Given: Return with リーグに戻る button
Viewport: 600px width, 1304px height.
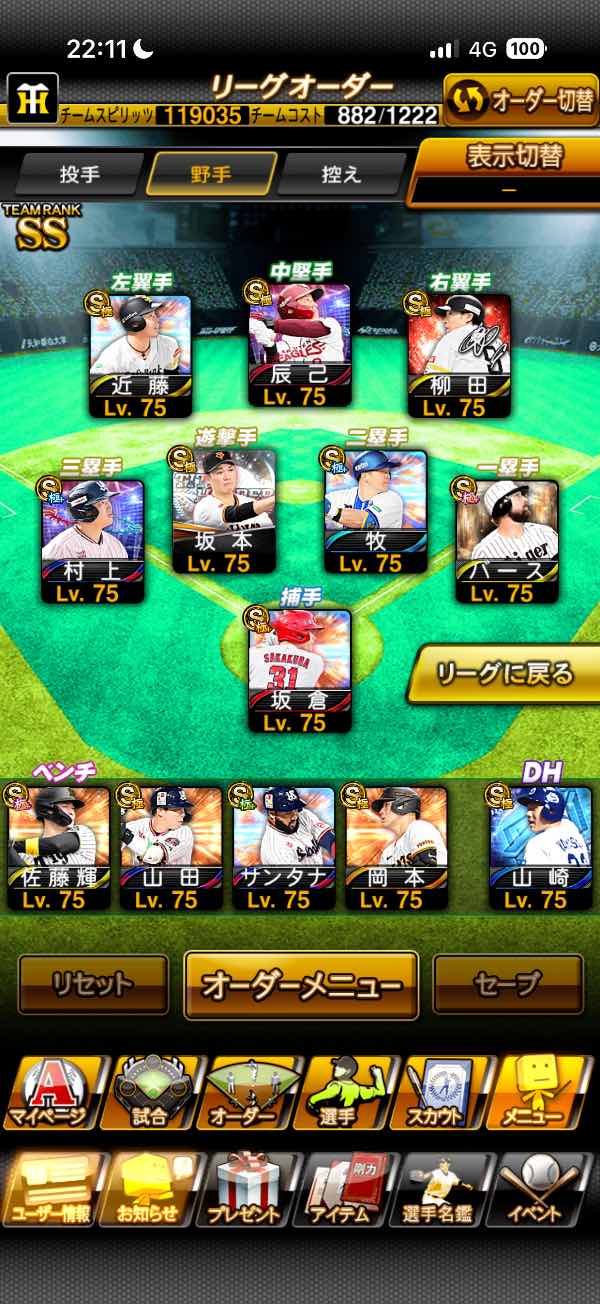Looking at the screenshot, I should pyautogui.click(x=504, y=673).
